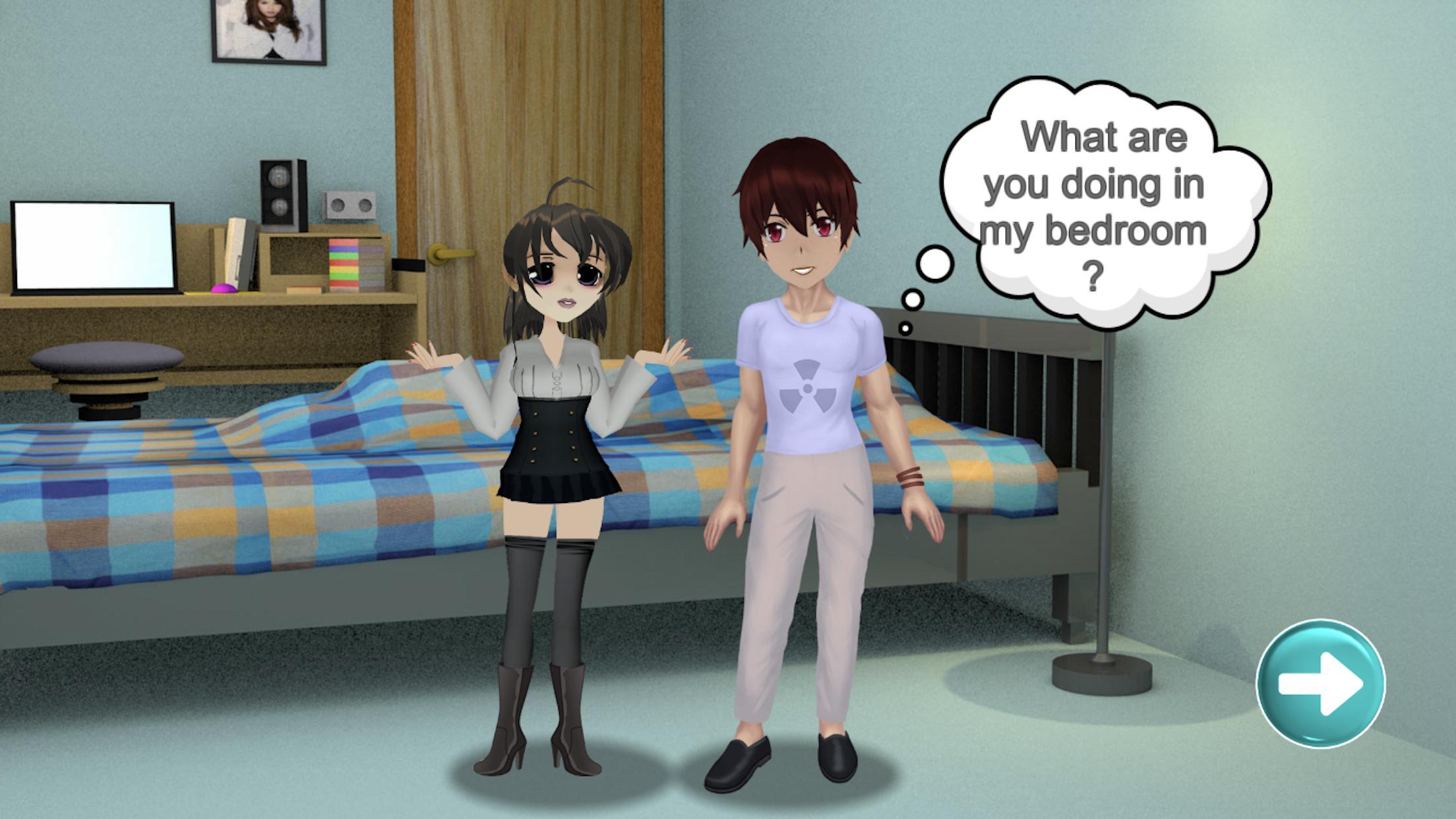Click the black speaker on the shelf
The height and width of the screenshot is (819, 1456).
[x=282, y=191]
